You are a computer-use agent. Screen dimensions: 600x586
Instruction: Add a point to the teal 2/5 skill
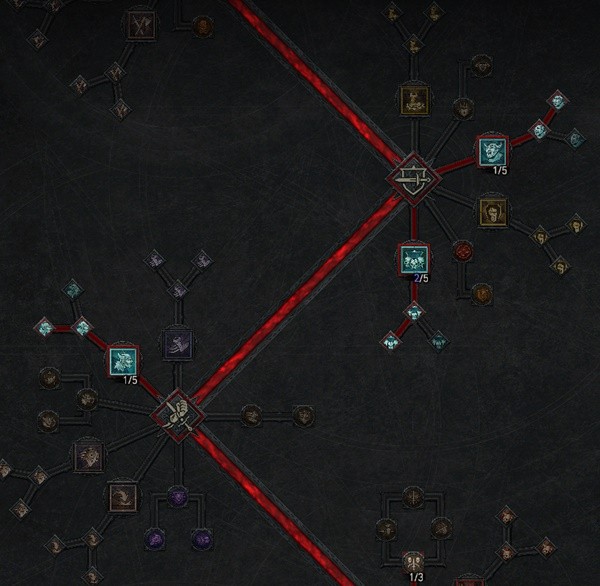(x=413, y=259)
